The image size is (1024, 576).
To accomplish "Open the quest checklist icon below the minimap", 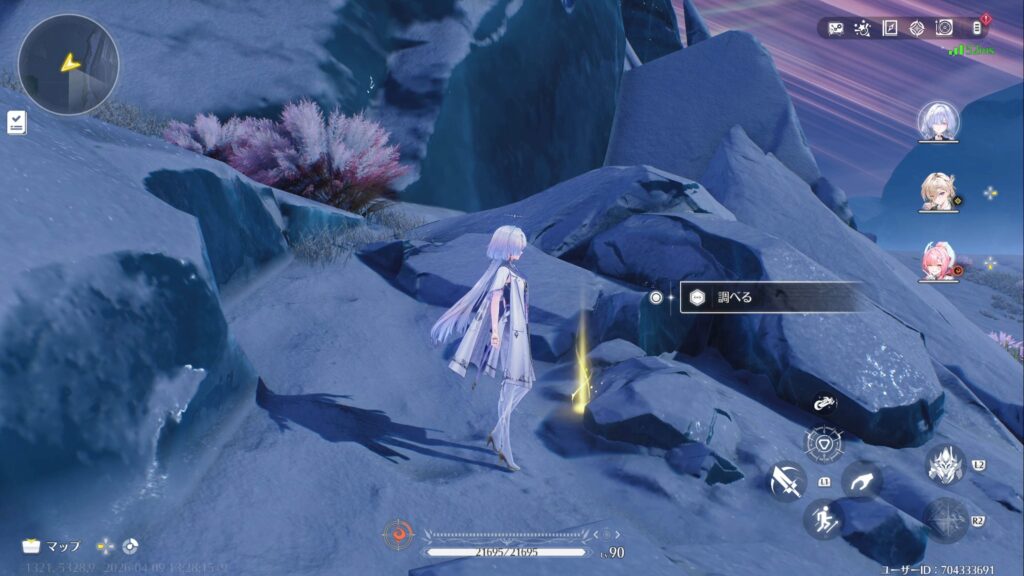I will point(17,122).
